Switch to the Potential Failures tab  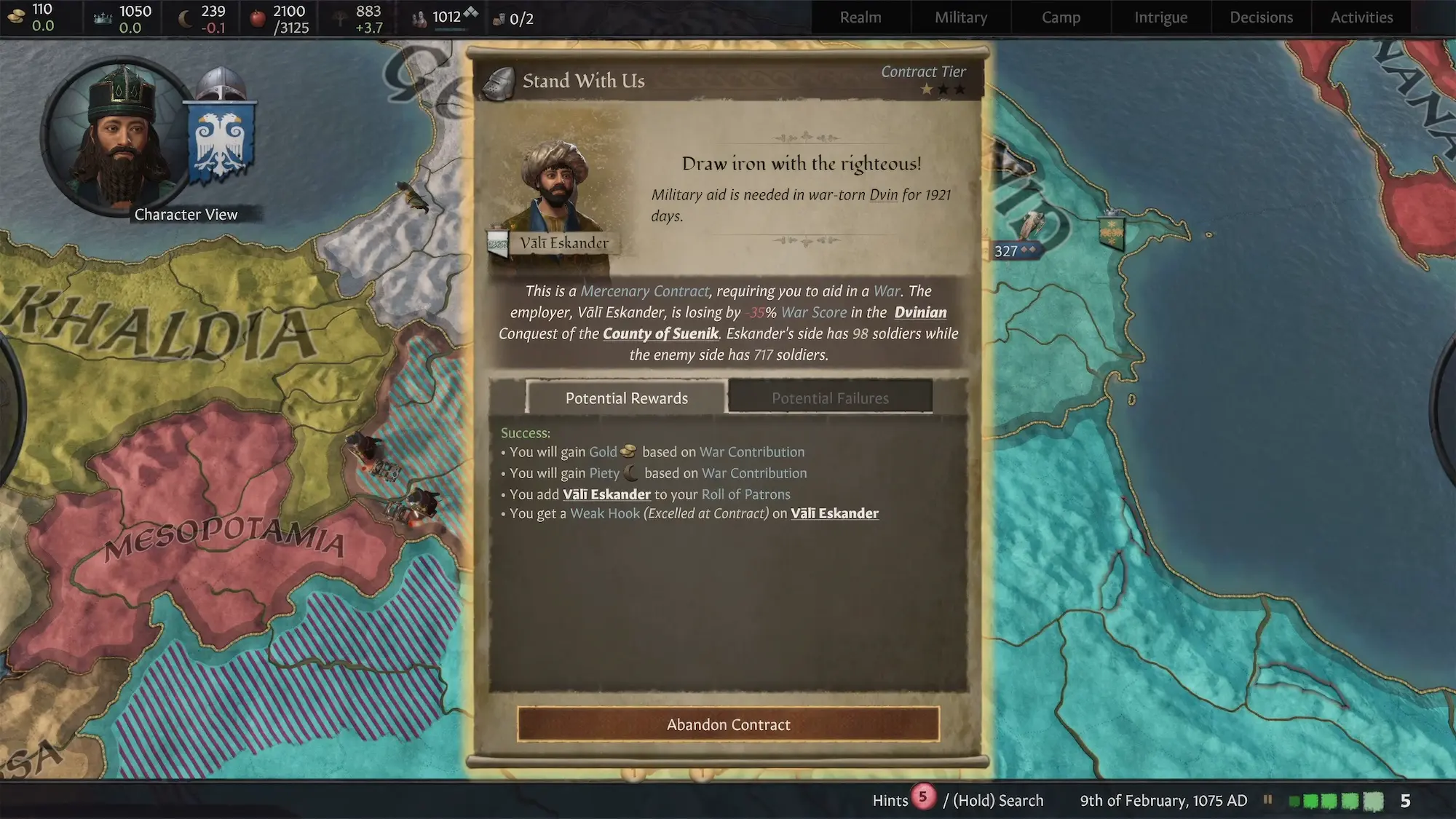click(x=830, y=397)
